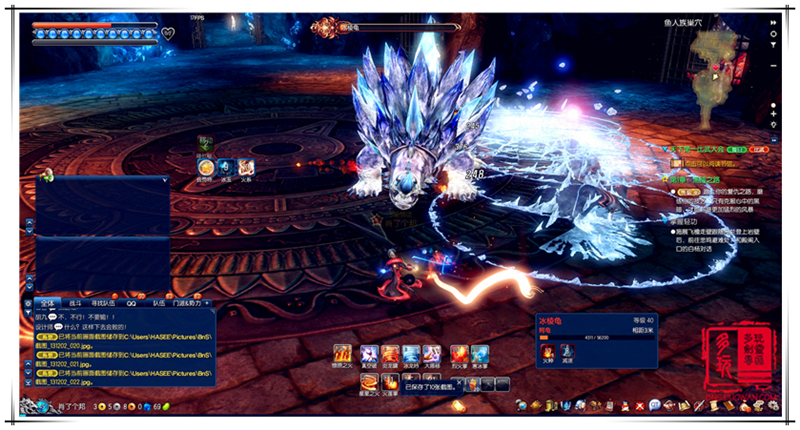Switch to the QQ chat tab
The width and height of the screenshot is (800, 430).
click(131, 301)
